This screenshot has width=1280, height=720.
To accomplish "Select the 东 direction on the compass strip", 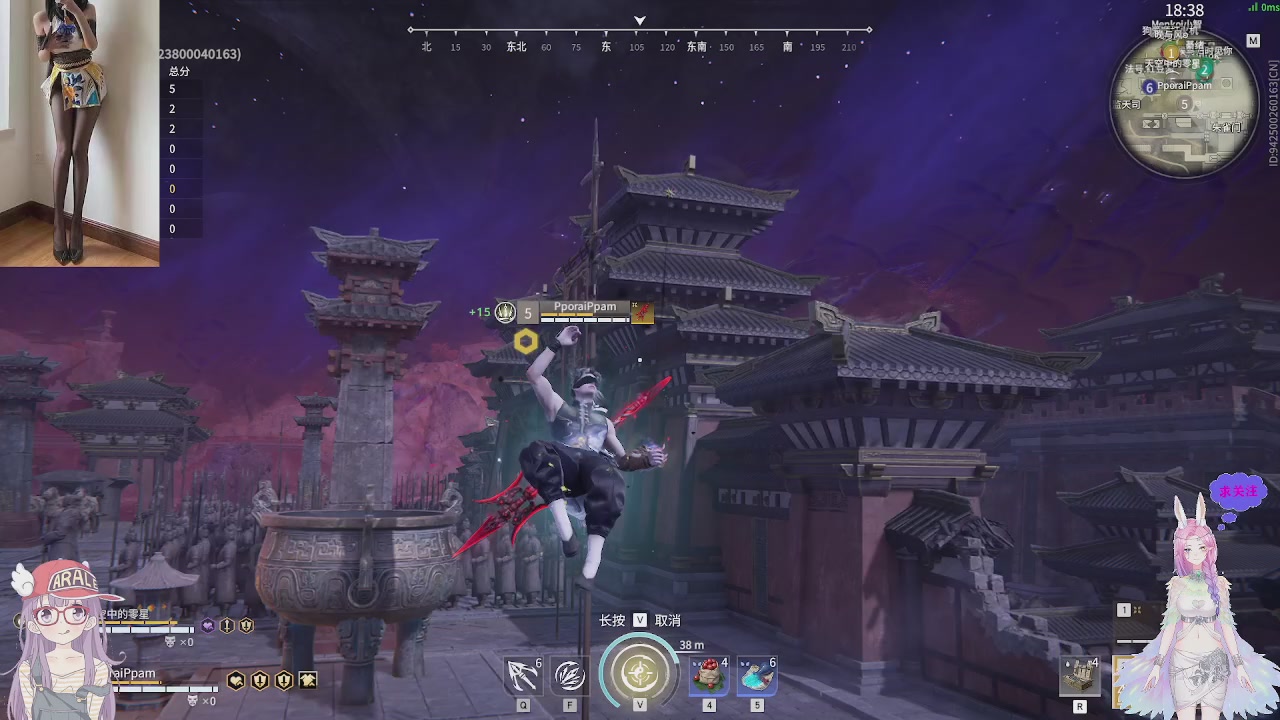I will click(x=604, y=46).
